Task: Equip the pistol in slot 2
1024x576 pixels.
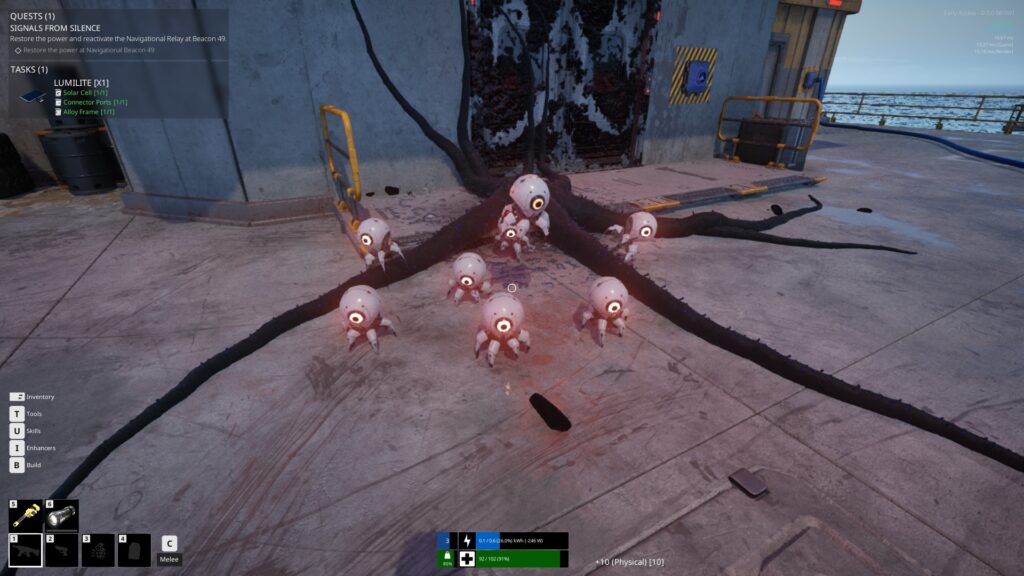Action: coord(62,550)
